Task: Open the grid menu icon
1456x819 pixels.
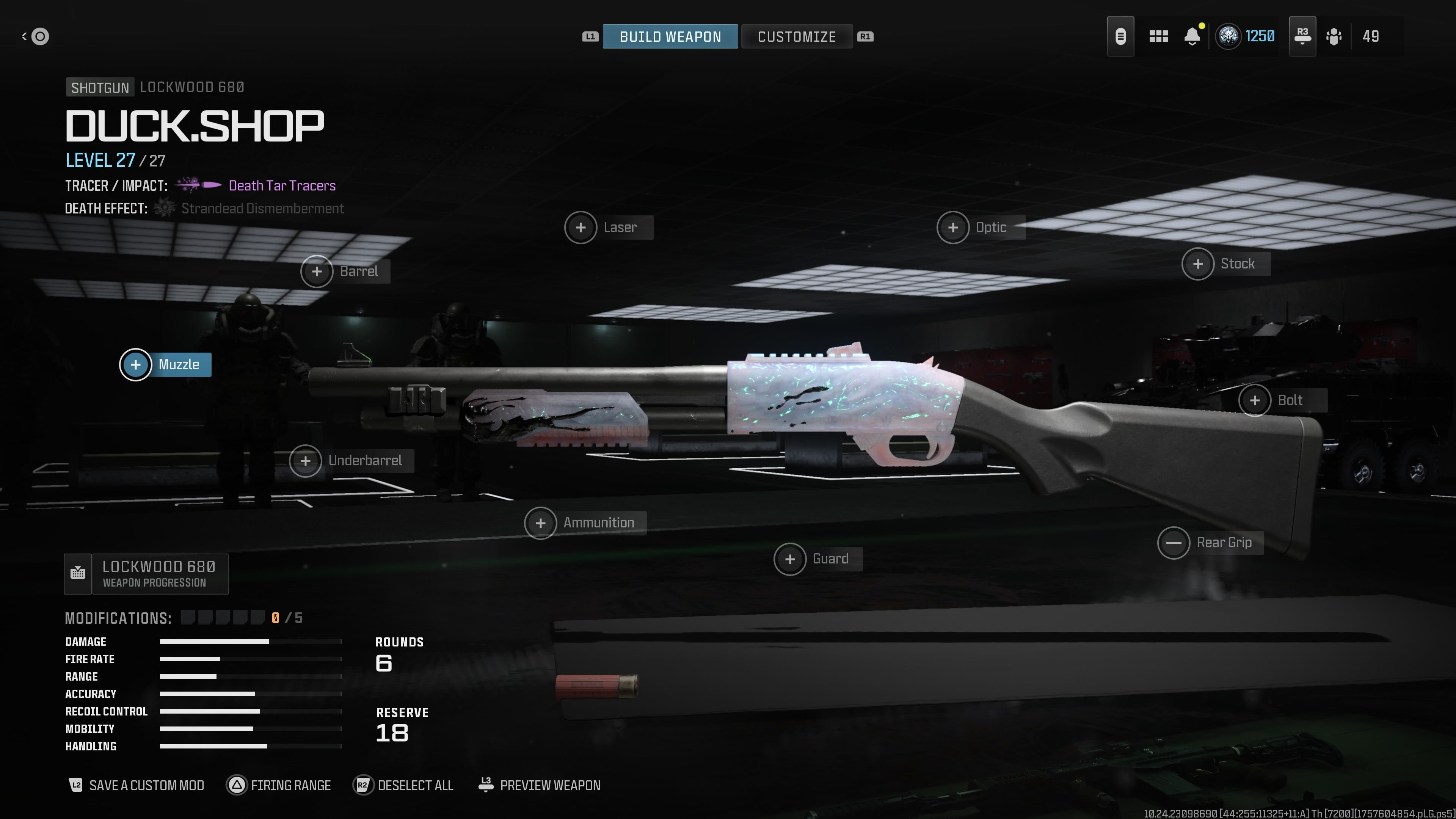Action: pos(1158,37)
